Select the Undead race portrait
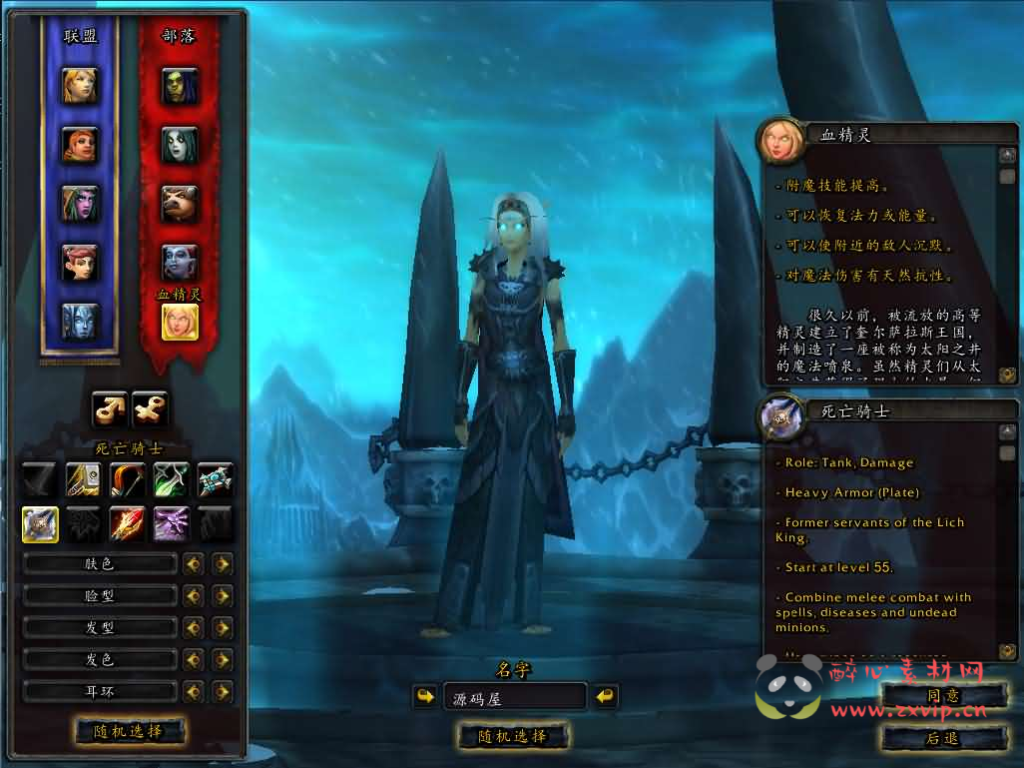 pos(180,146)
